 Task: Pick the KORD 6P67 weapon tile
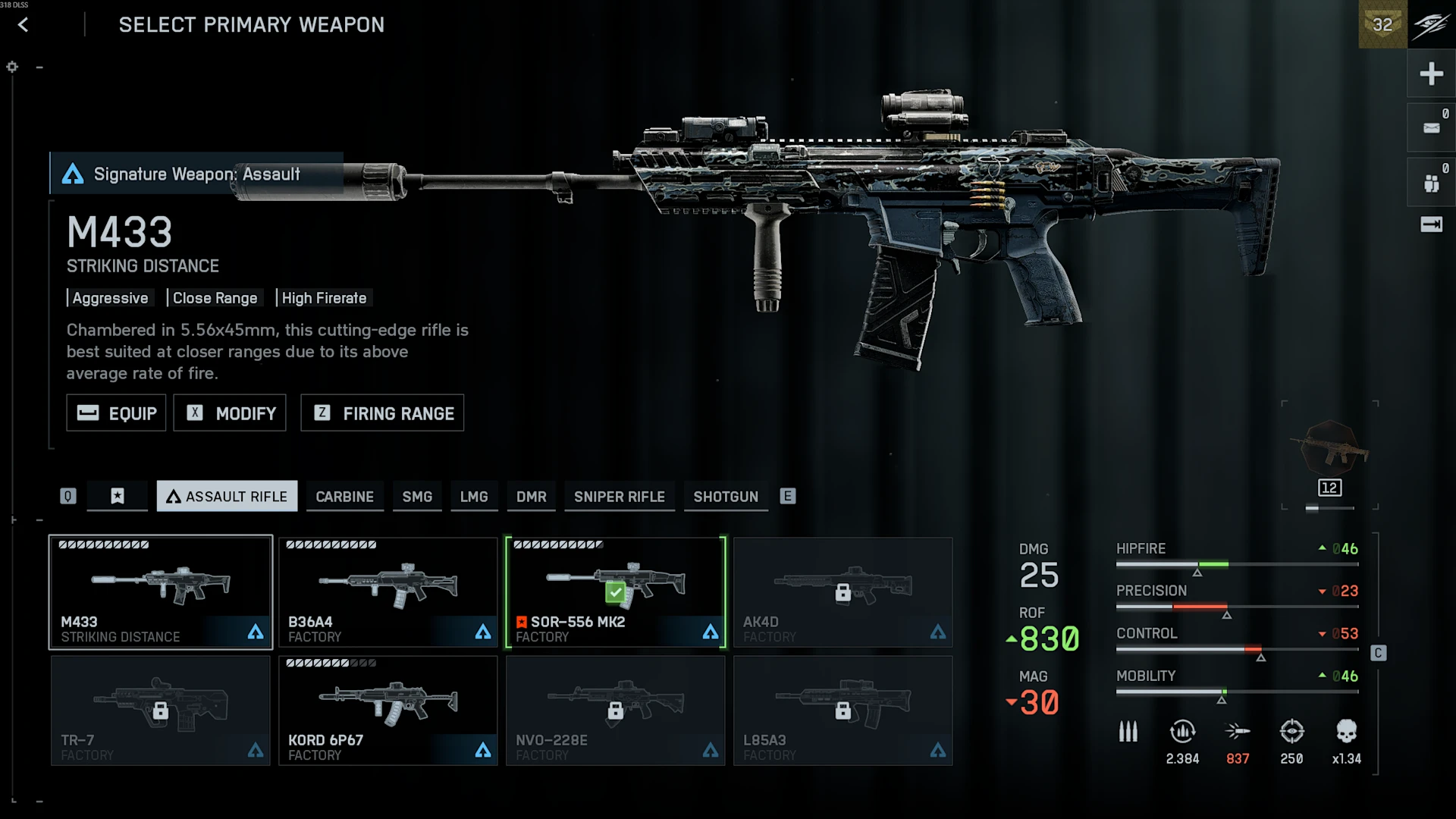click(x=388, y=711)
